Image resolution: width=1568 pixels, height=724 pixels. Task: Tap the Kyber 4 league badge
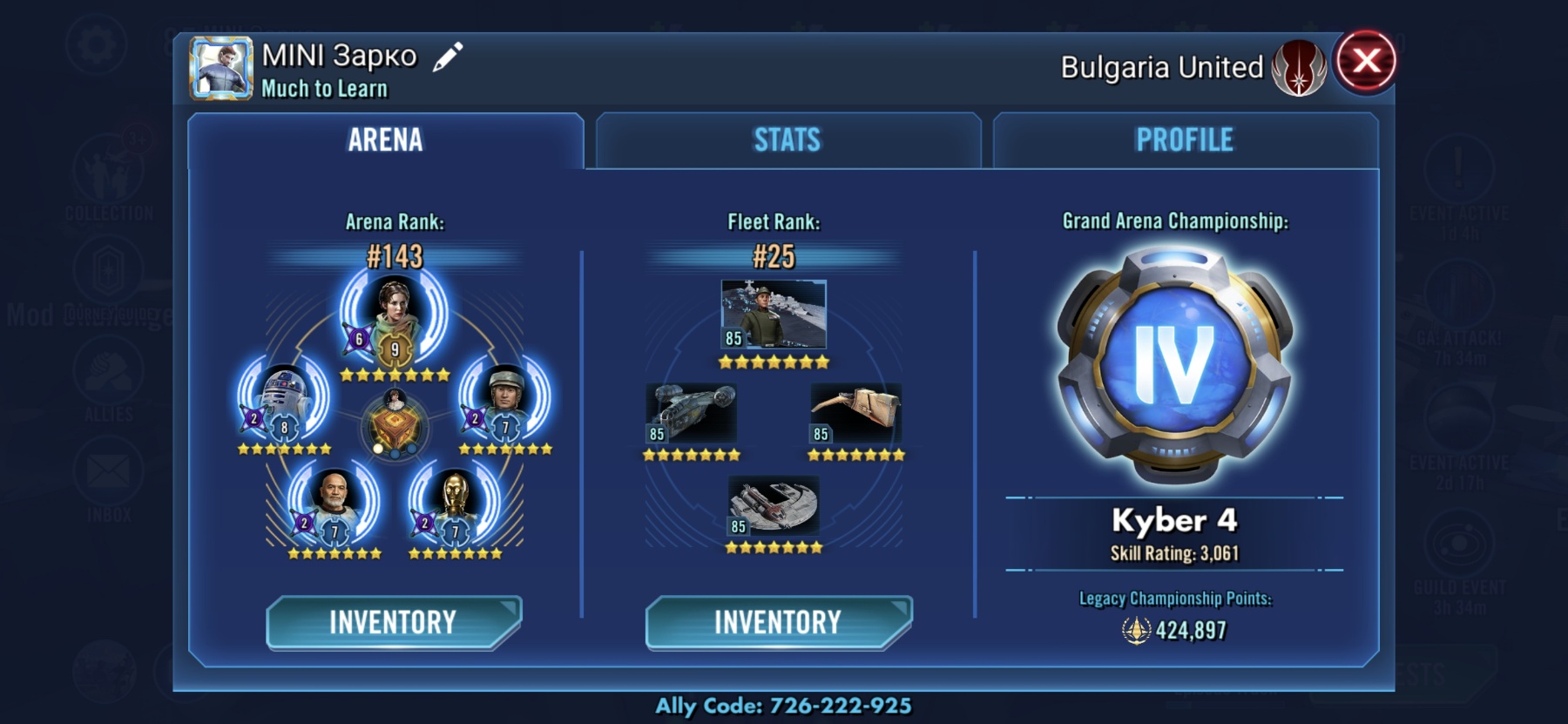click(x=1174, y=366)
